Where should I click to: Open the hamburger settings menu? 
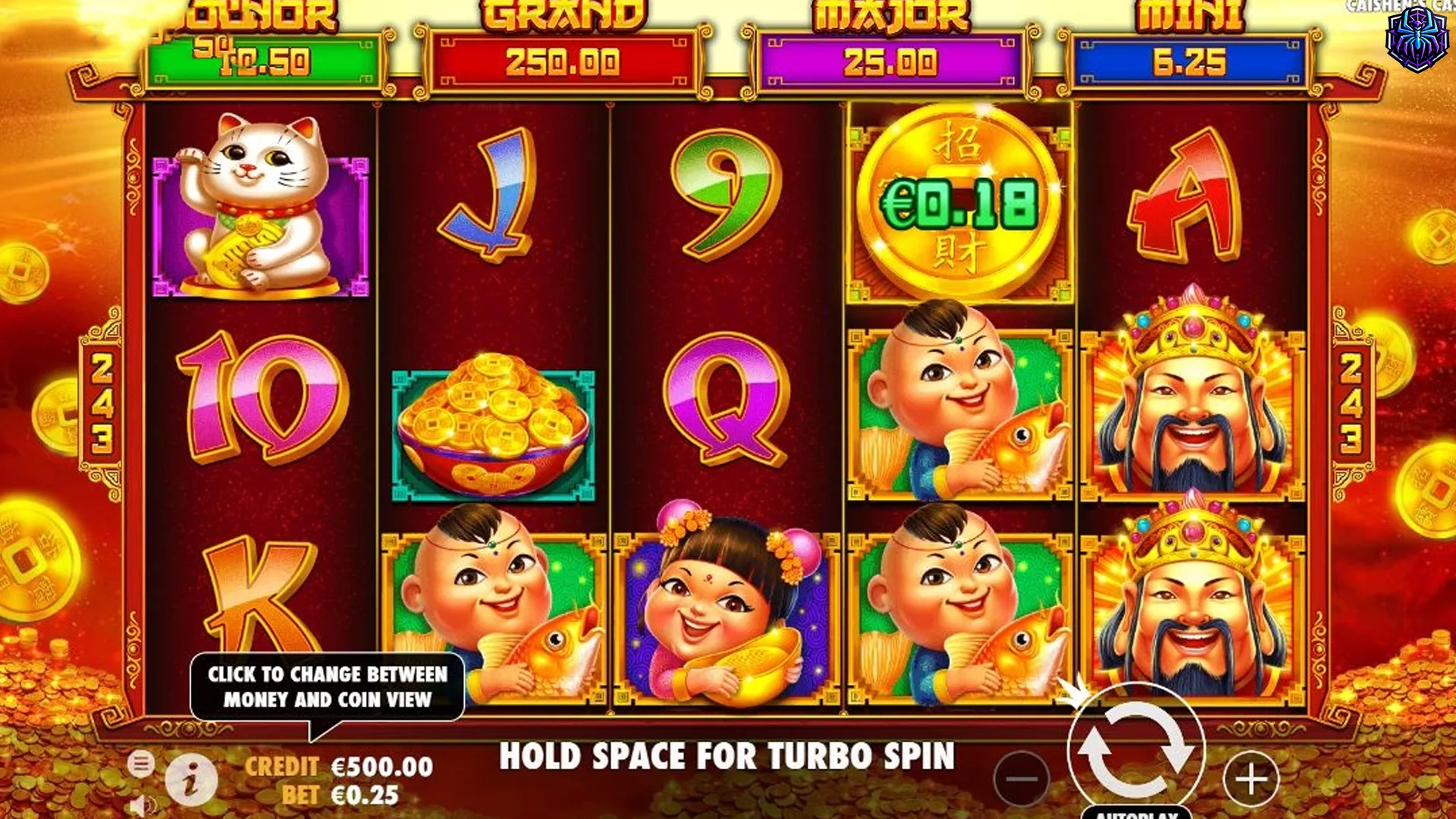click(140, 763)
